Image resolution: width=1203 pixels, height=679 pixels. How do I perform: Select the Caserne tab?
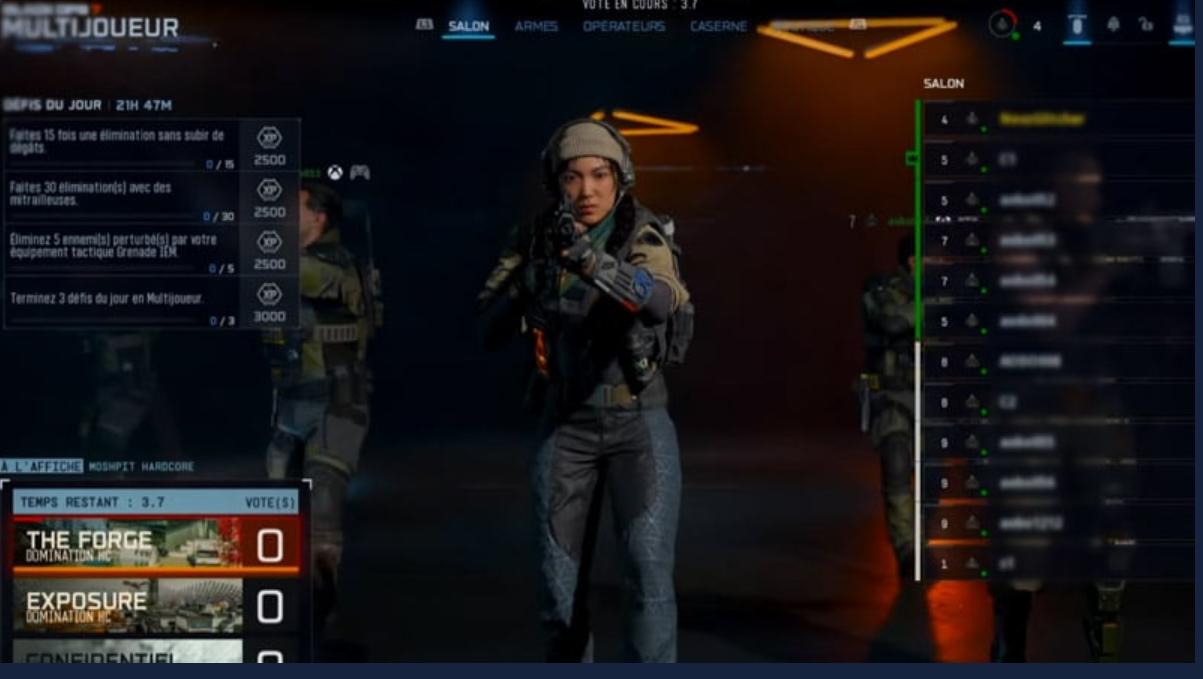pos(719,26)
